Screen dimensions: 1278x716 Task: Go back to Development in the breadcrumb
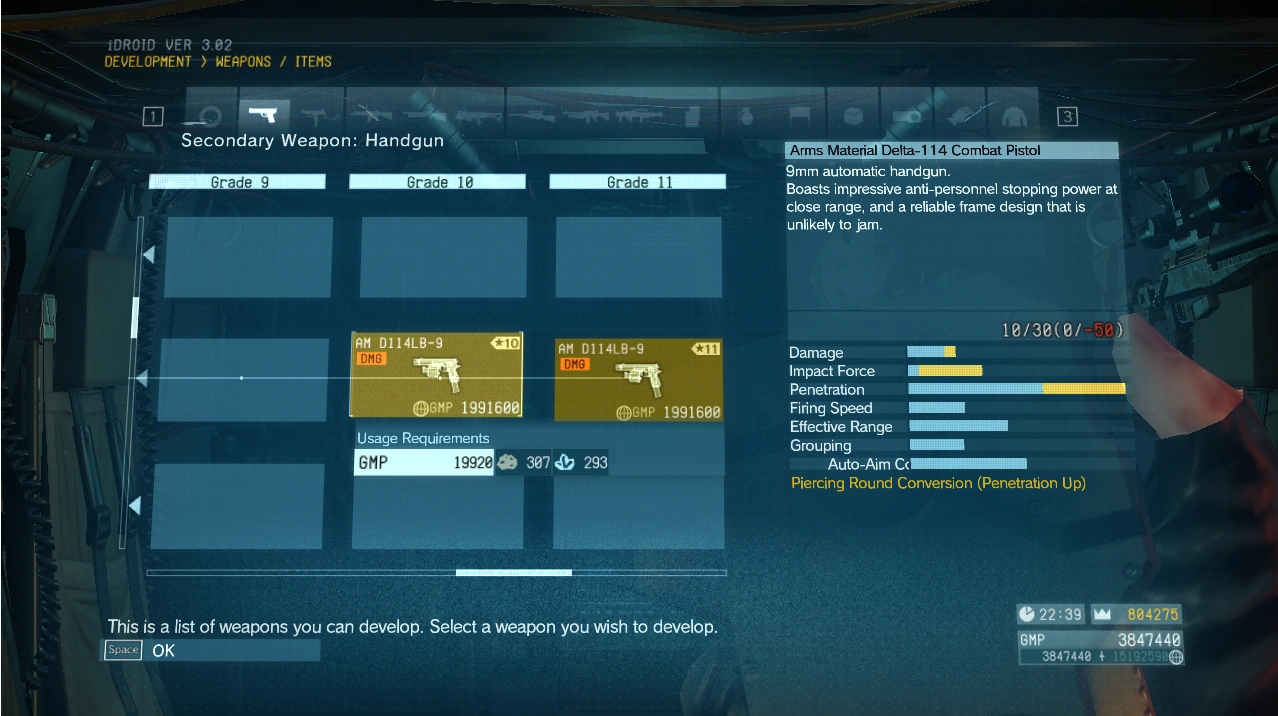[148, 62]
